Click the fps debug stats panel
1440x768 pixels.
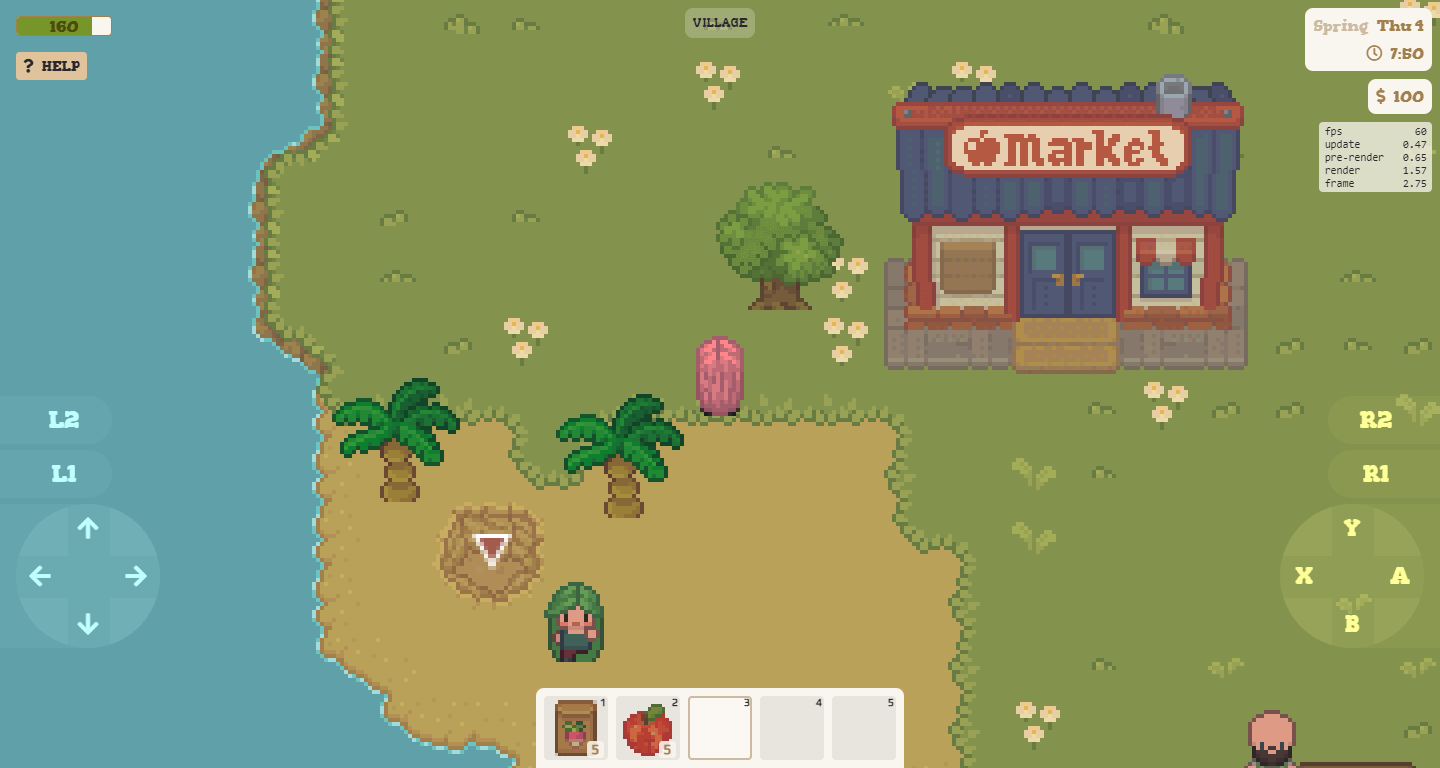click(x=1375, y=157)
